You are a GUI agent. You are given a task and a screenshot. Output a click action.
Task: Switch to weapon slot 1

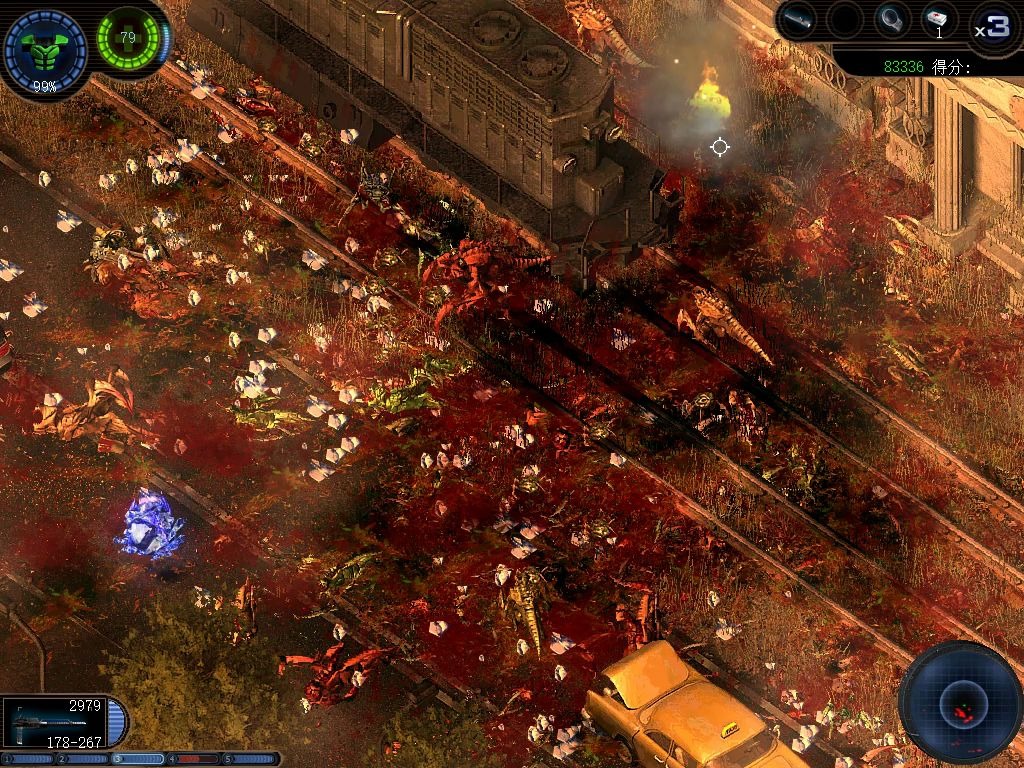click(x=27, y=759)
